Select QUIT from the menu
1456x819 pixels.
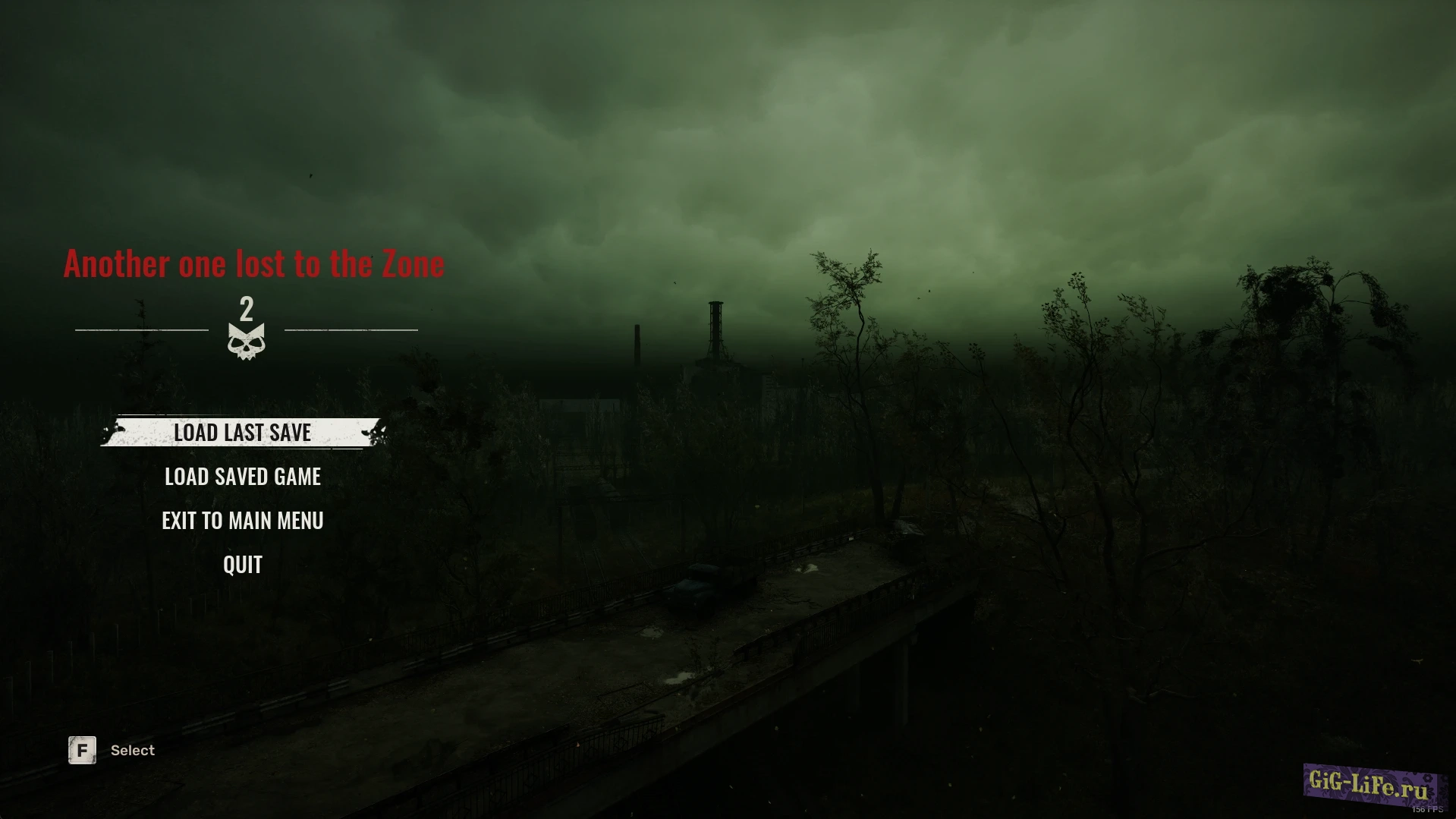coord(241,564)
